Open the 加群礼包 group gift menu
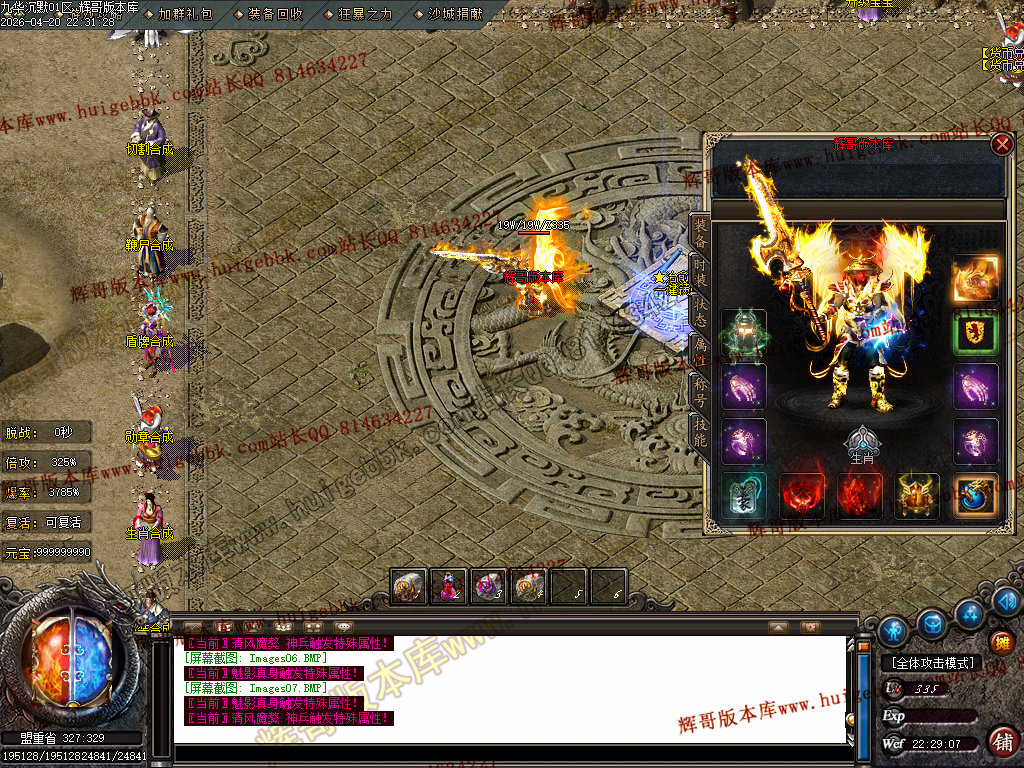1024x768 pixels. 185,14
